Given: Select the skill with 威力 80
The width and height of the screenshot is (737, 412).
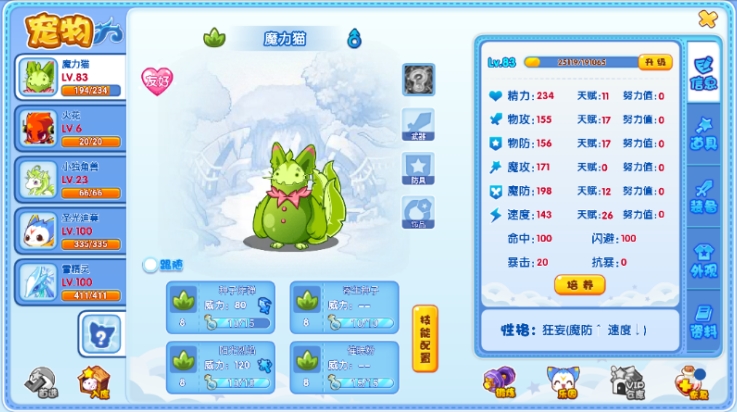Looking at the screenshot, I should tap(225, 306).
